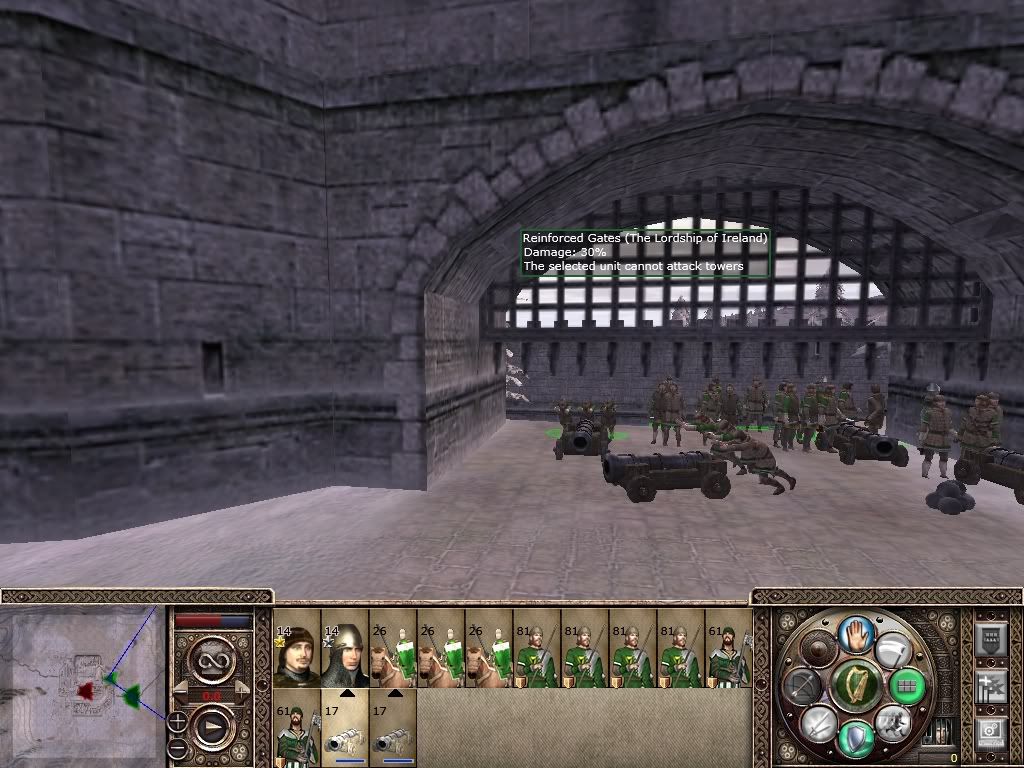Click the central harp faction emblem
Screen dimensions: 1024x768
tap(855, 686)
